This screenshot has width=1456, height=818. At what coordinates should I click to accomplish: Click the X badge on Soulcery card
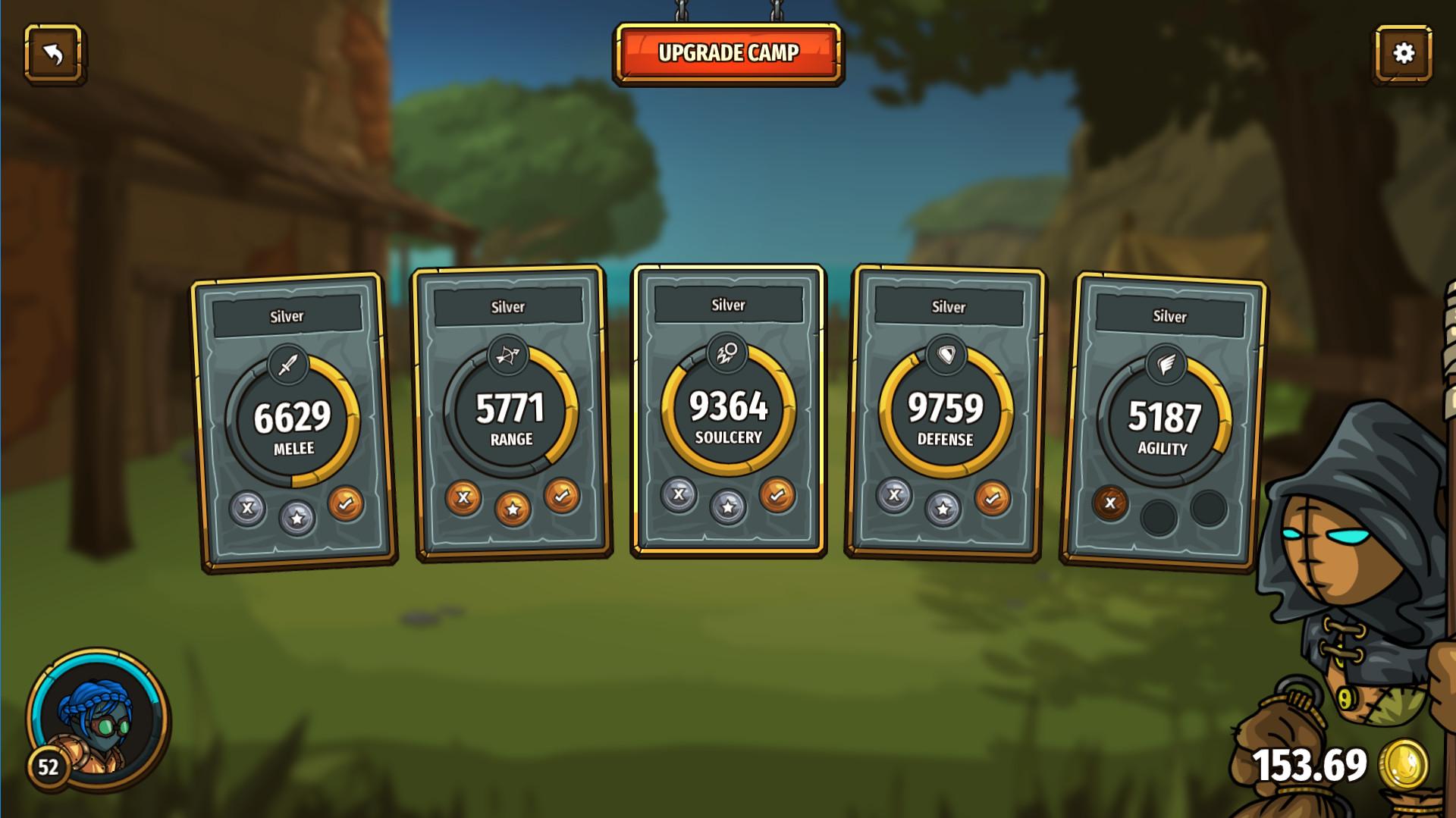679,495
